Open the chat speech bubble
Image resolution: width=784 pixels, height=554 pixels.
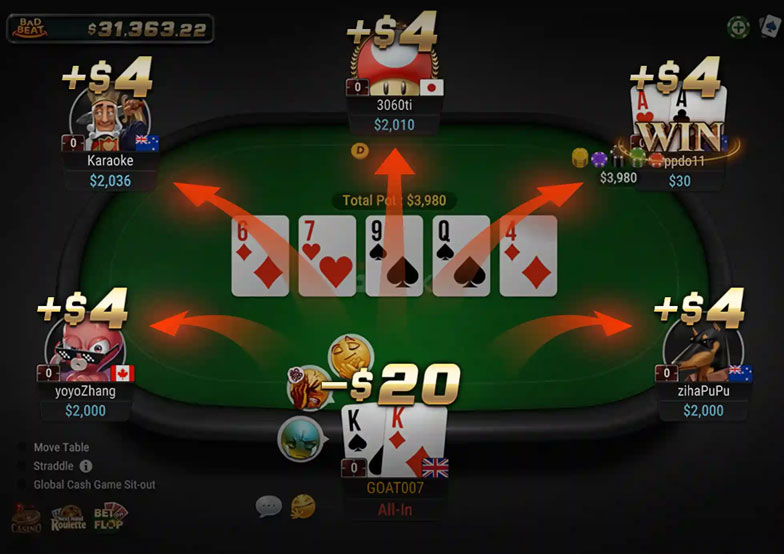268,506
